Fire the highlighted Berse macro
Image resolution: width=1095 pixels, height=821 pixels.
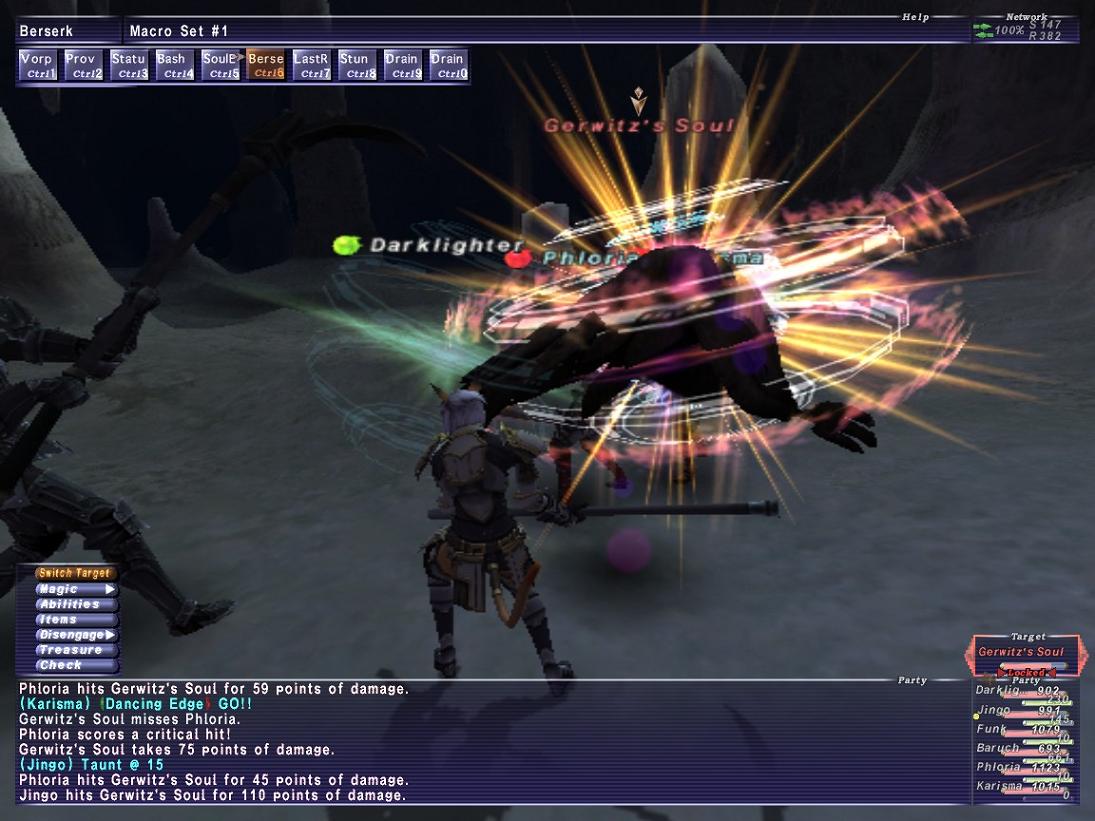coord(266,66)
